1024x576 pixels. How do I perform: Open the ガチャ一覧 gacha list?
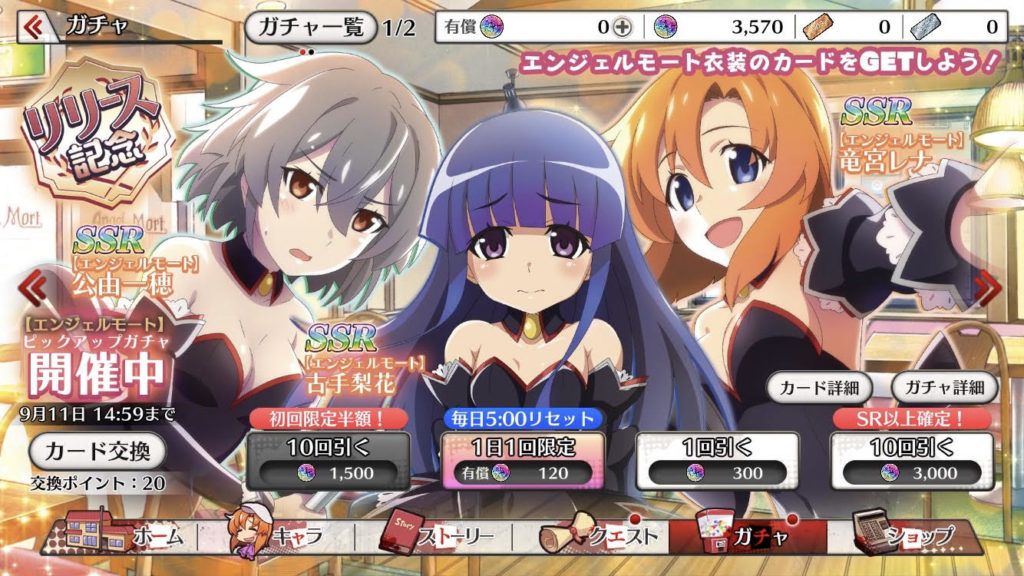click(311, 27)
